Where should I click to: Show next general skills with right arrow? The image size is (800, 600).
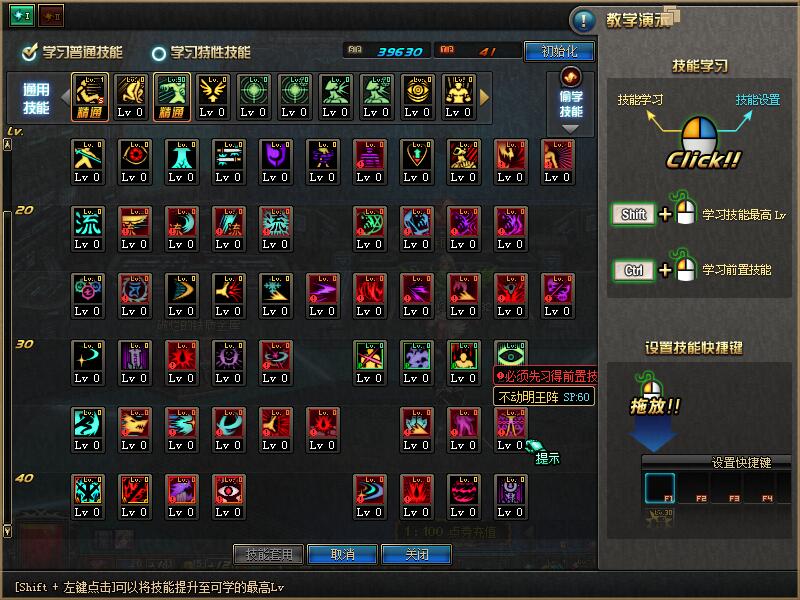pyautogui.click(x=486, y=97)
